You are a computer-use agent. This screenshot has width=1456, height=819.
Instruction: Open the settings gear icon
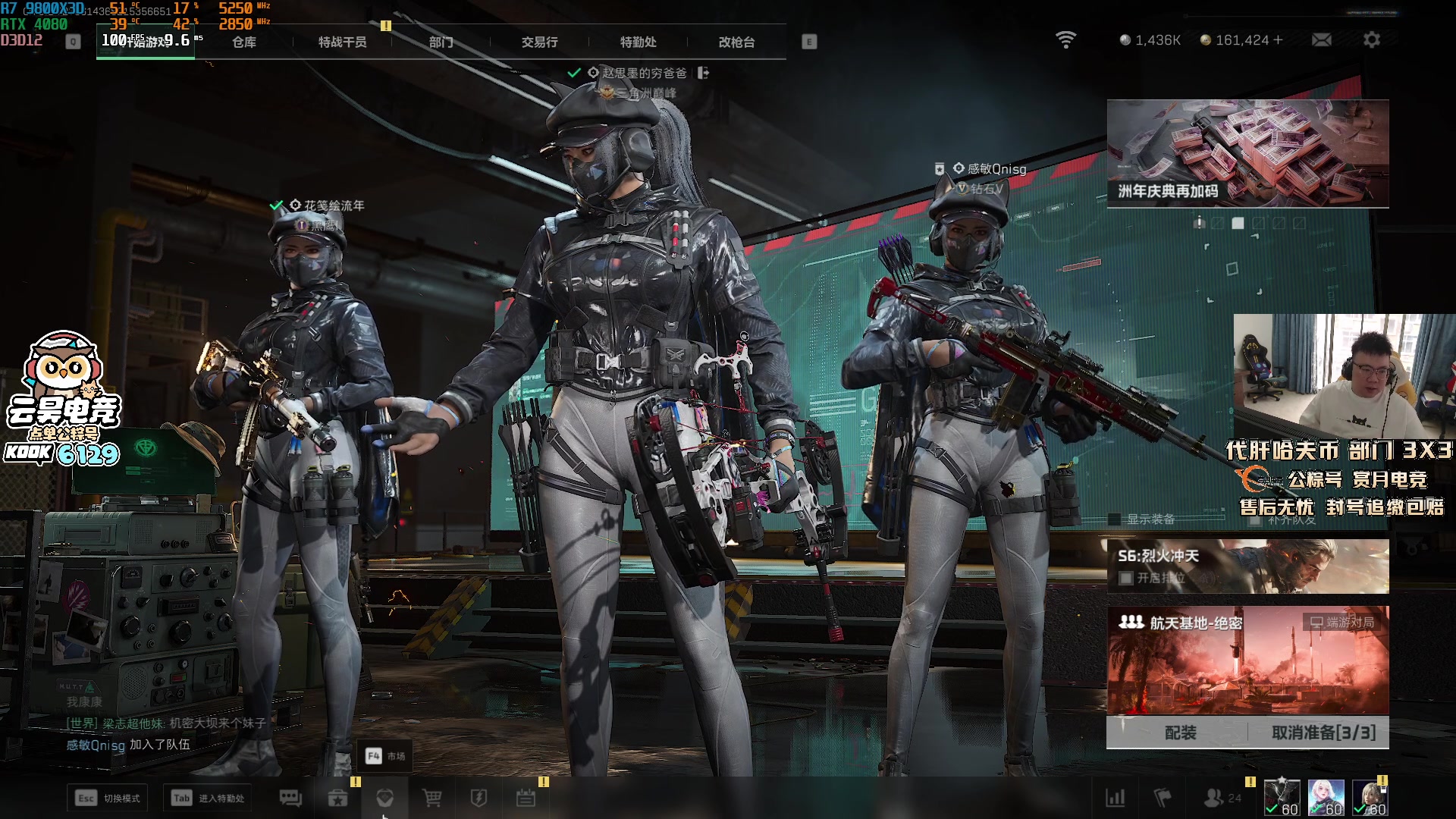coord(1372,40)
